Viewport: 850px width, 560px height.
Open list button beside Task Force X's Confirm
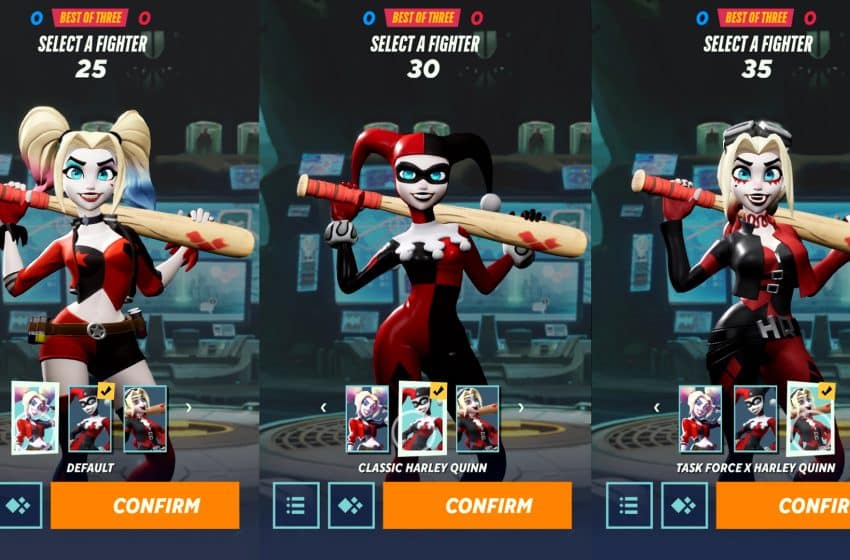pos(628,505)
